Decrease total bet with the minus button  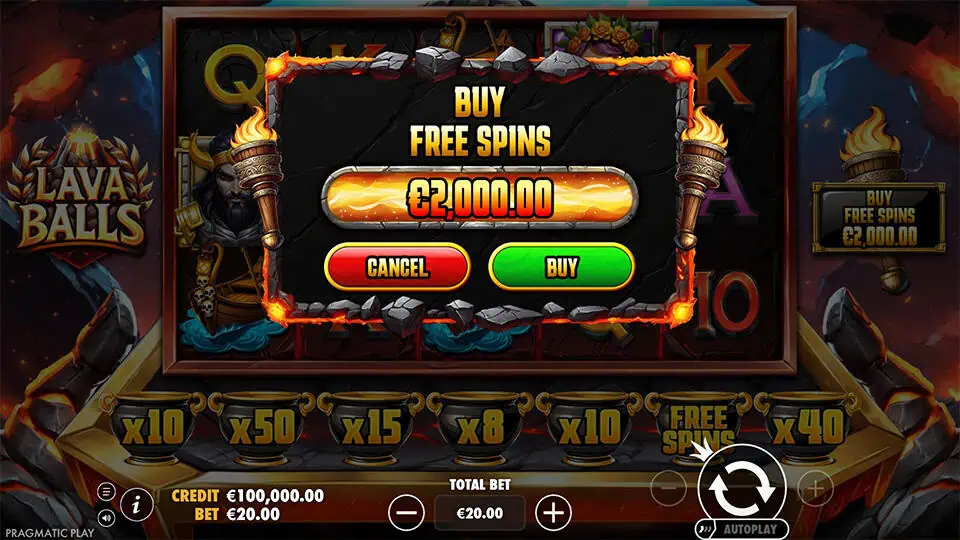(406, 513)
